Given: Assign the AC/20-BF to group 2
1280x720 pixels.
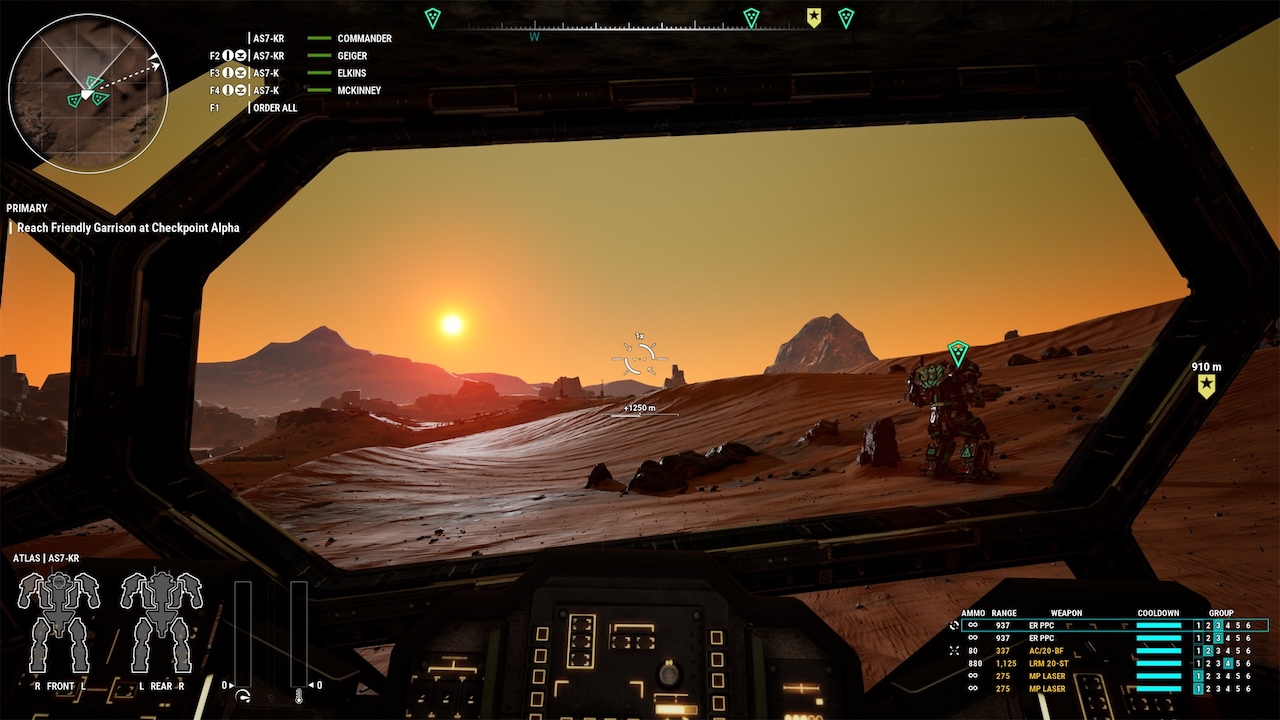Looking at the screenshot, I should click(x=1207, y=650).
